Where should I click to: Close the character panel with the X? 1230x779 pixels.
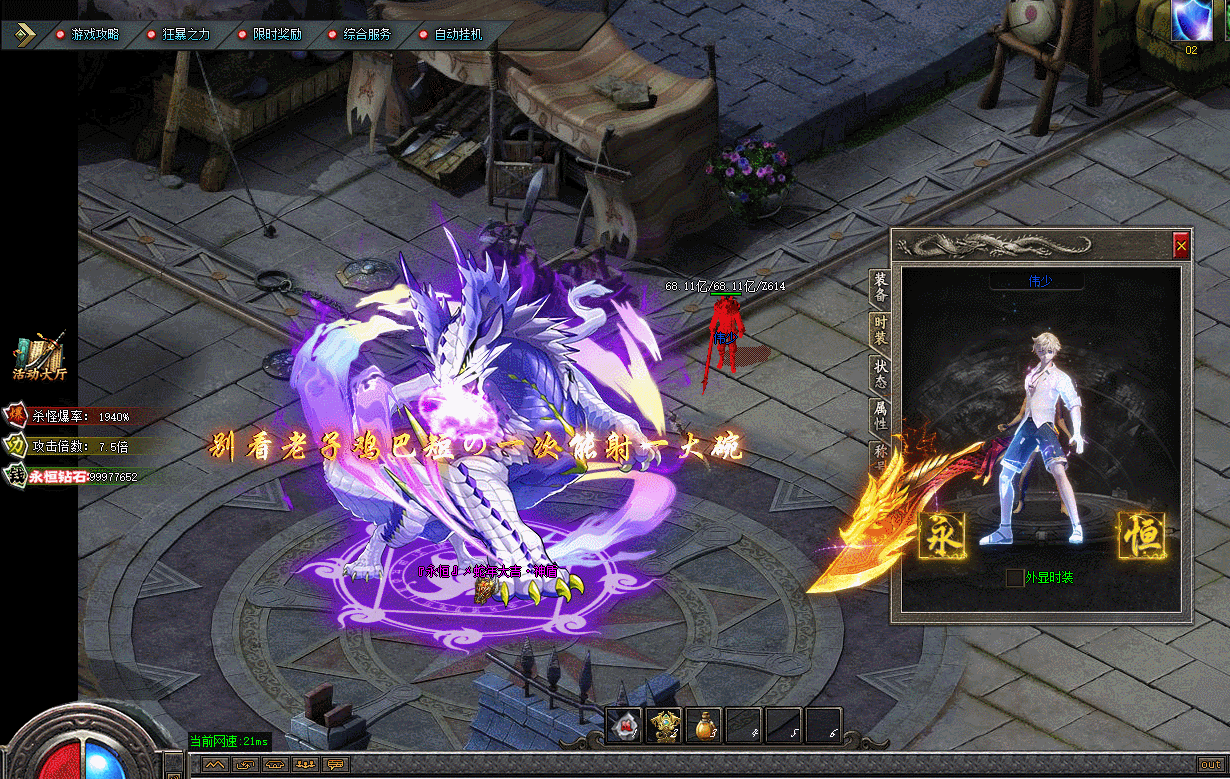tap(1181, 244)
